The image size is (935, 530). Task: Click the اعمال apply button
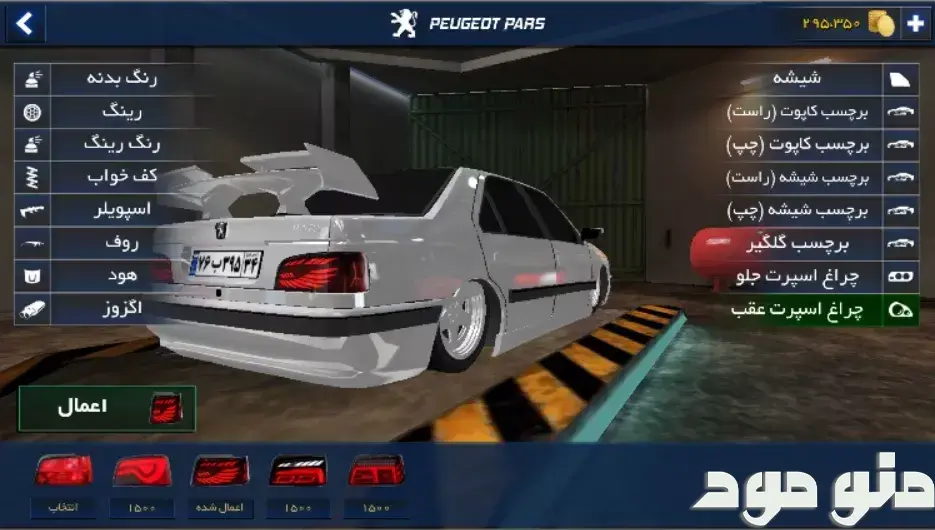pyautogui.click(x=107, y=408)
